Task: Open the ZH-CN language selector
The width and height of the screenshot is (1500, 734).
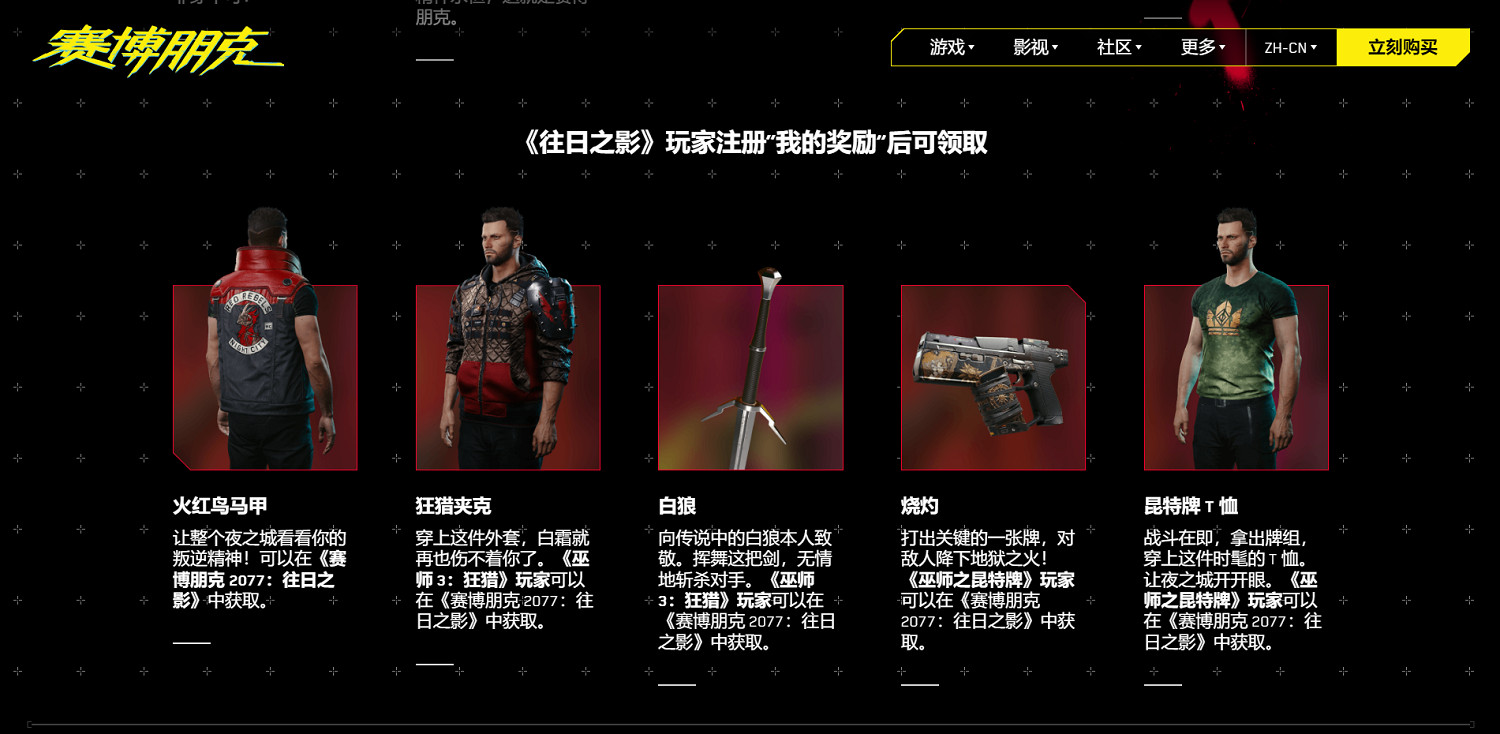Action: click(x=1290, y=46)
